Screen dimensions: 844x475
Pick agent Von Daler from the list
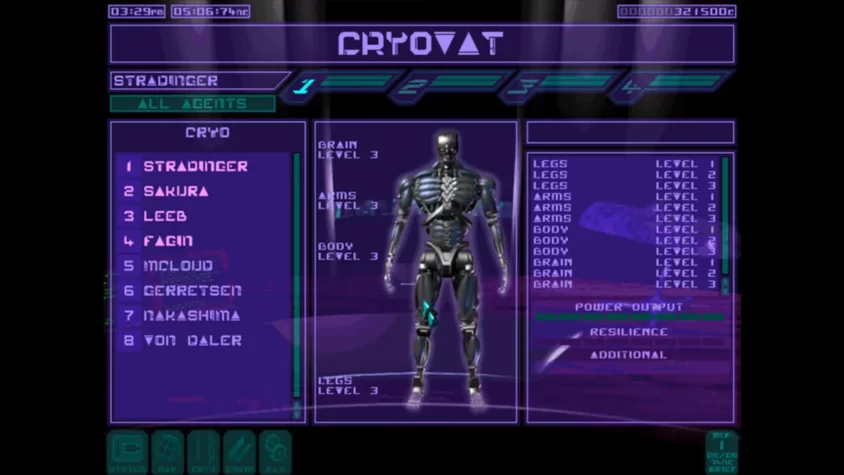pyautogui.click(x=192, y=340)
